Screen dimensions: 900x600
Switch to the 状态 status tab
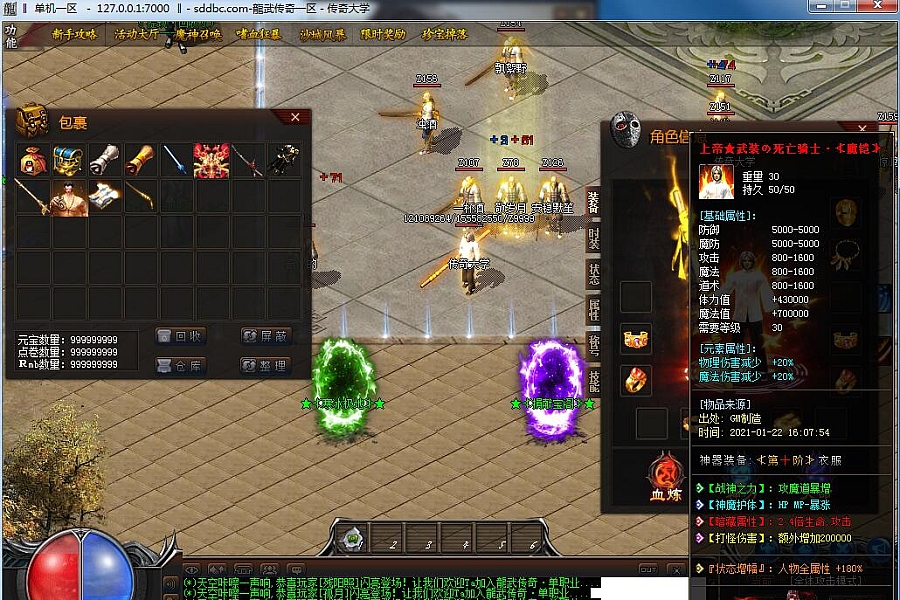point(593,274)
